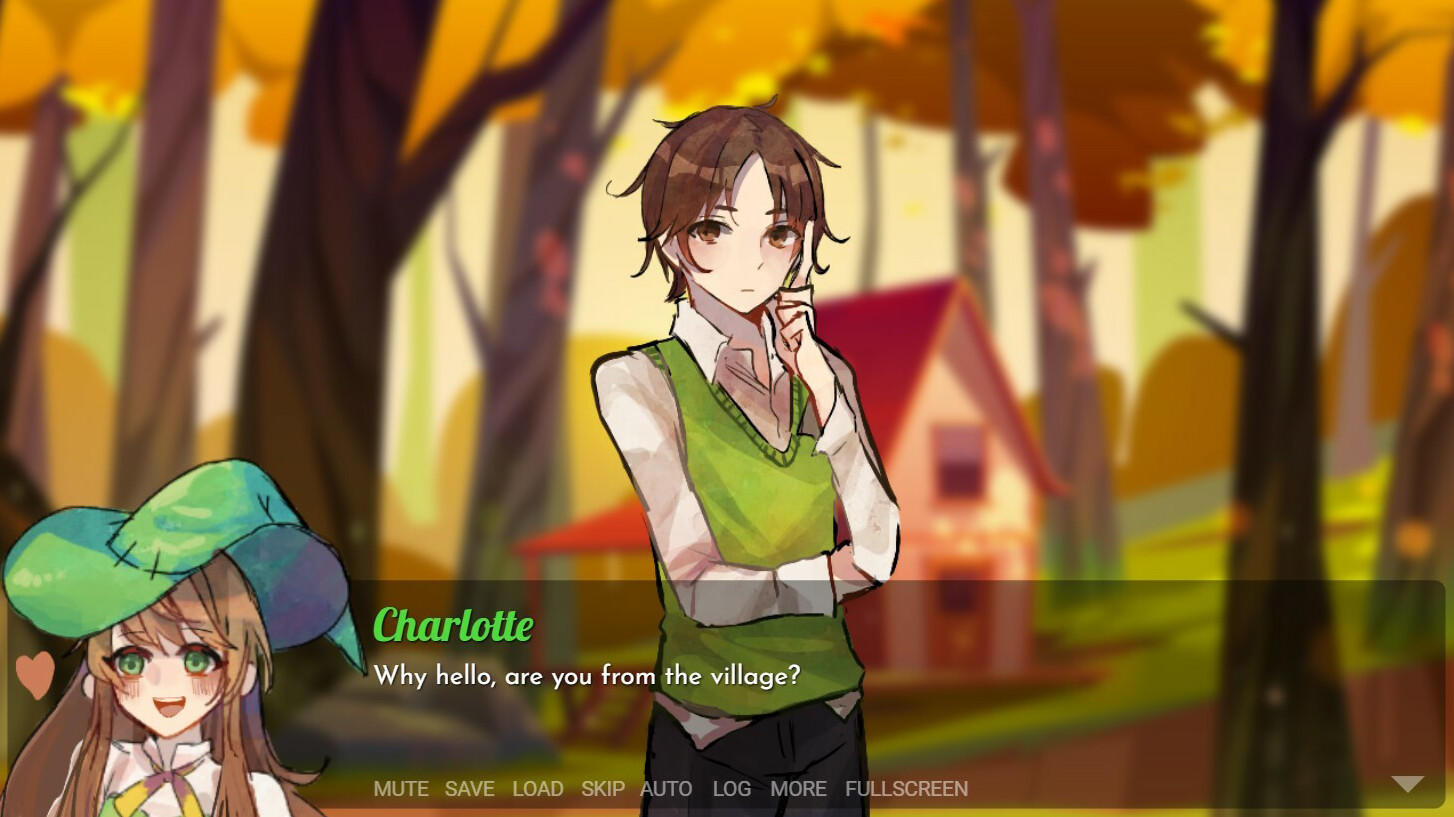Click Charlotte's dialogue line to advance
The width and height of the screenshot is (1454, 817).
pos(588,676)
